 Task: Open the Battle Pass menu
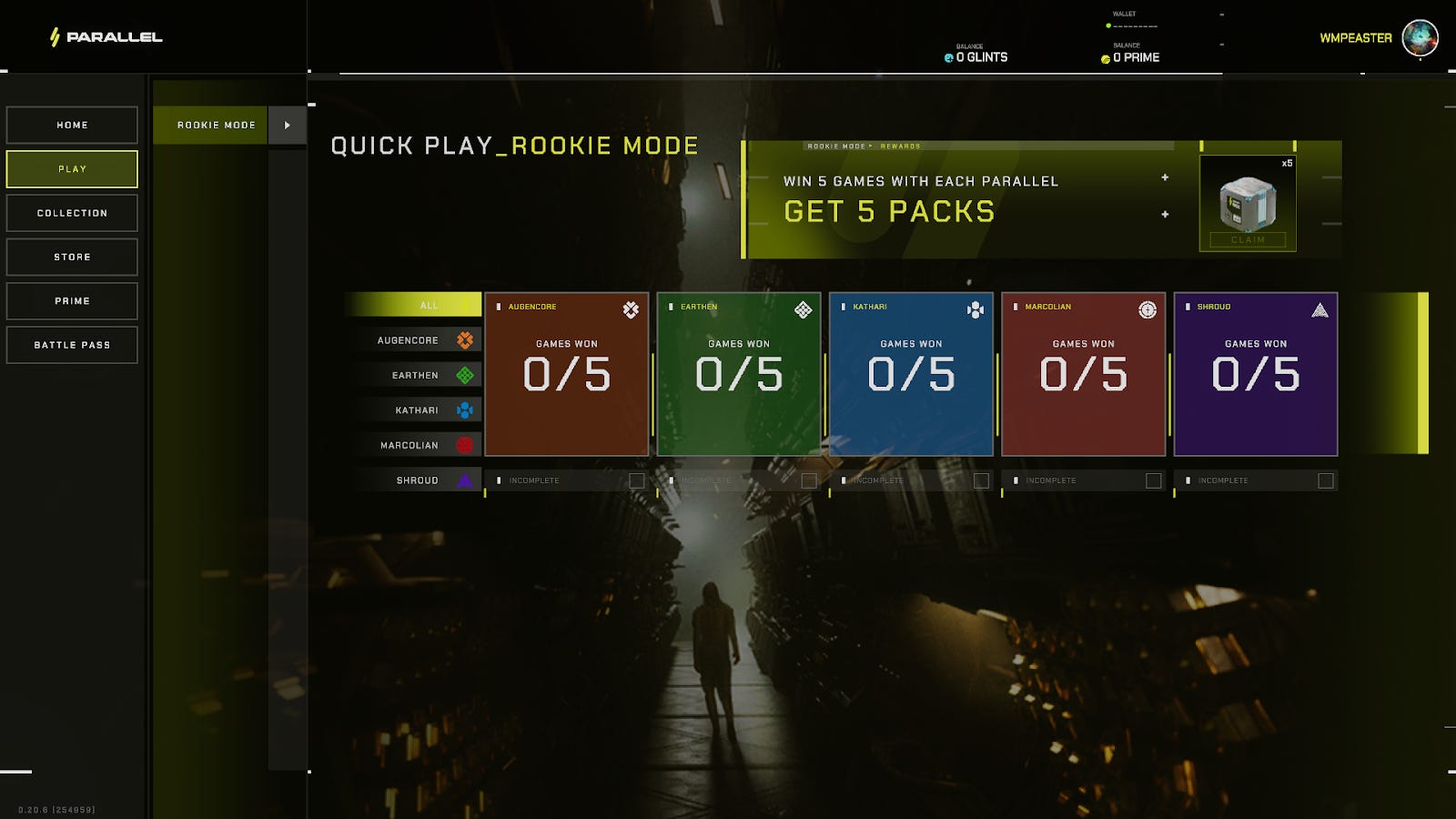tap(72, 345)
